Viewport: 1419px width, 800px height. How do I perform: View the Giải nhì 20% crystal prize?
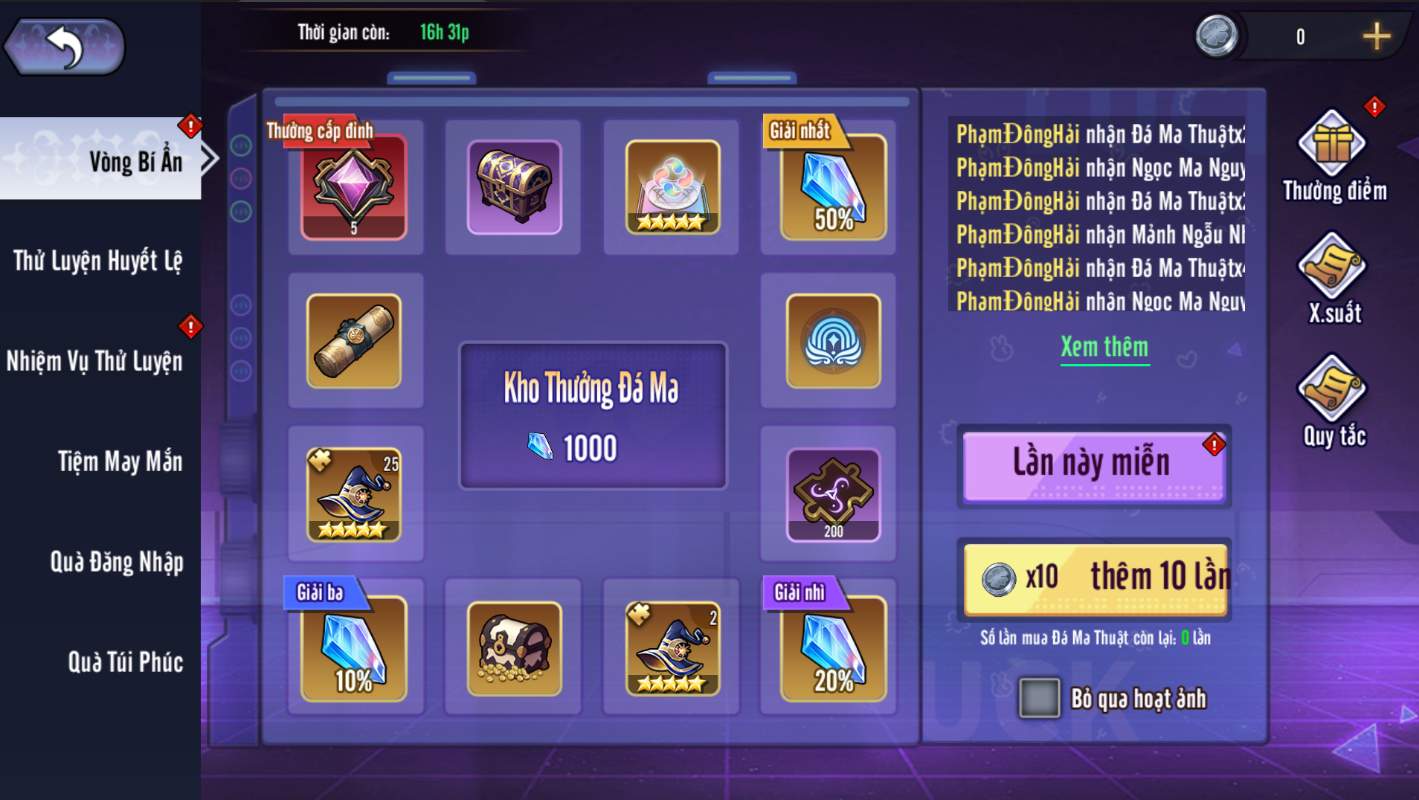[833, 649]
